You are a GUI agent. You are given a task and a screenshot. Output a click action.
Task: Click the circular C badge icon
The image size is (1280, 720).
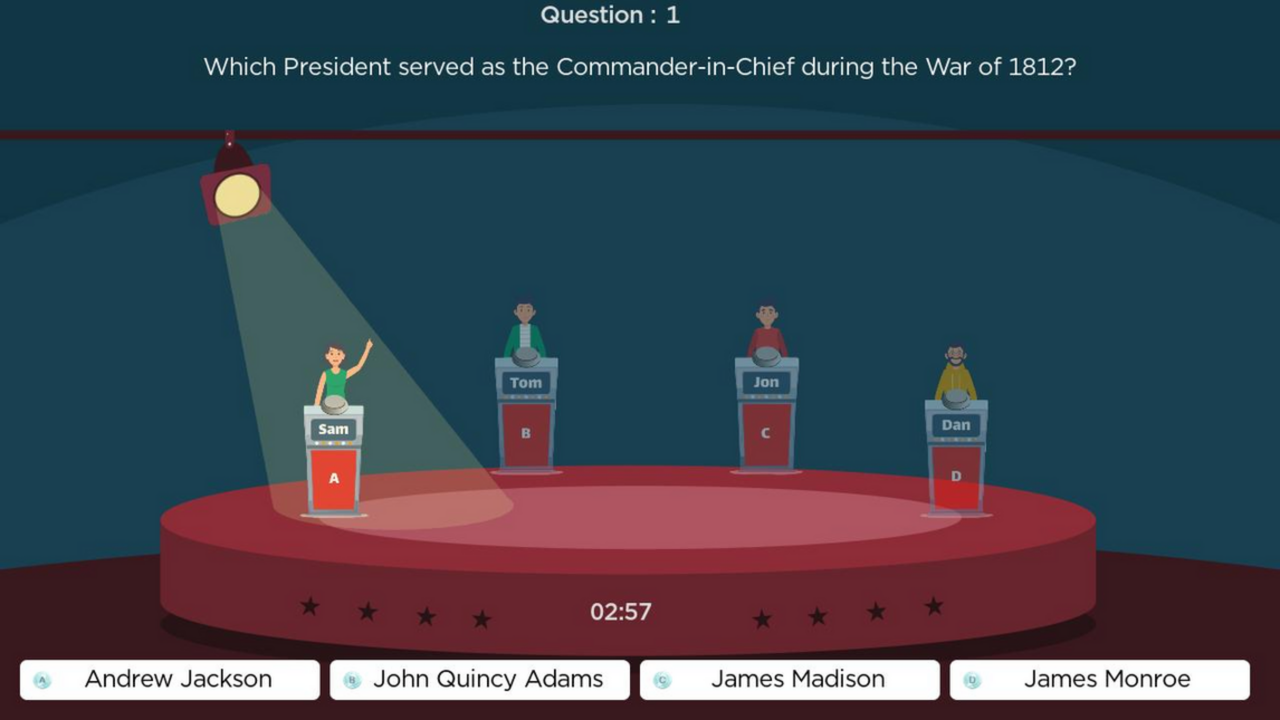click(x=661, y=679)
